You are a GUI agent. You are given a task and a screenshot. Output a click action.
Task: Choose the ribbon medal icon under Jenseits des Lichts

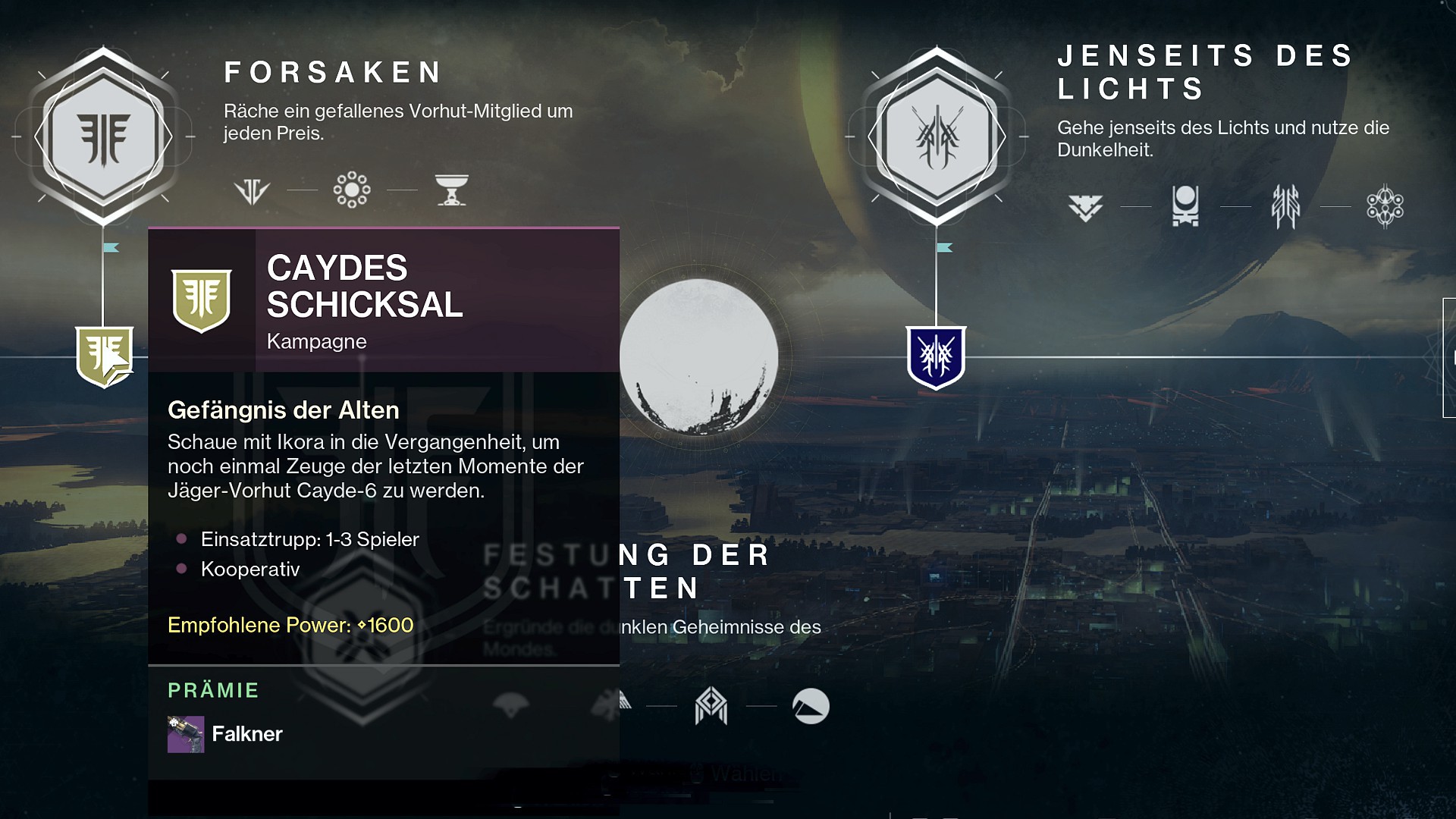1185,206
